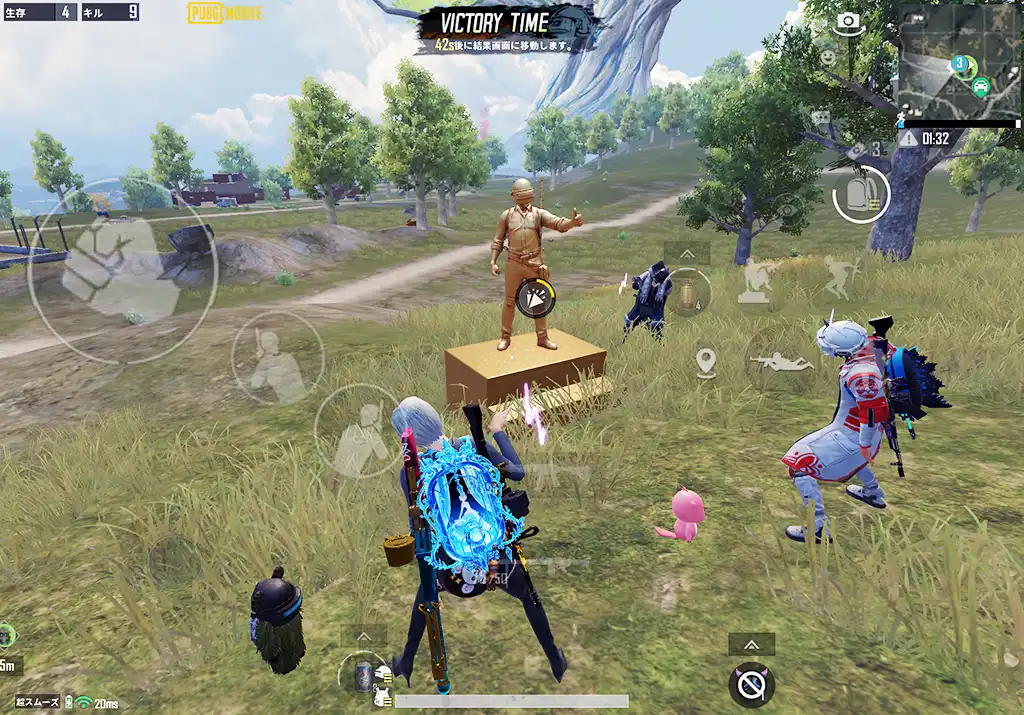Tap the horned mask emote icon
Image resolution: width=1024 pixels, height=715 pixels.
pyautogui.click(x=751, y=684)
